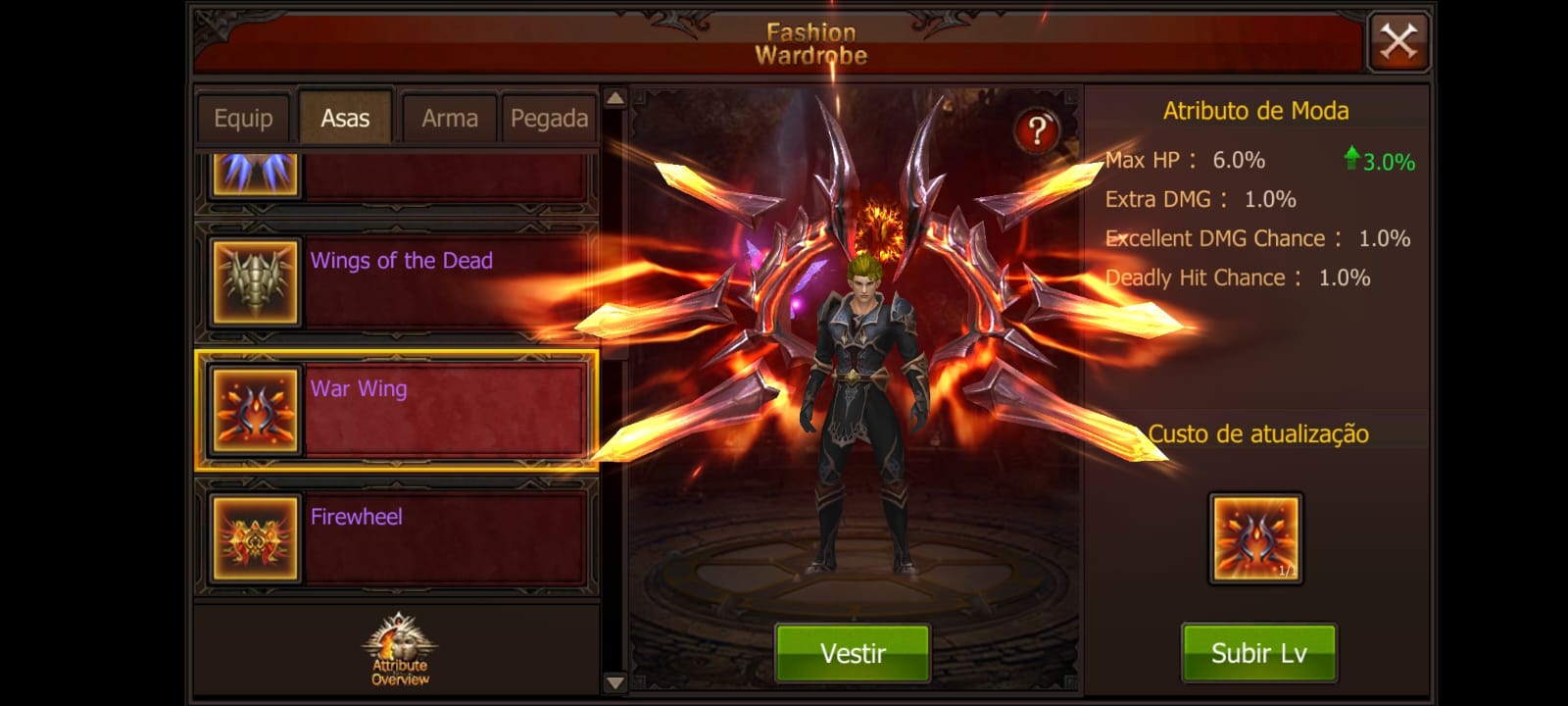This screenshot has height=706, width=1568.
Task: Select the Firewheel wing icon
Action: point(254,537)
